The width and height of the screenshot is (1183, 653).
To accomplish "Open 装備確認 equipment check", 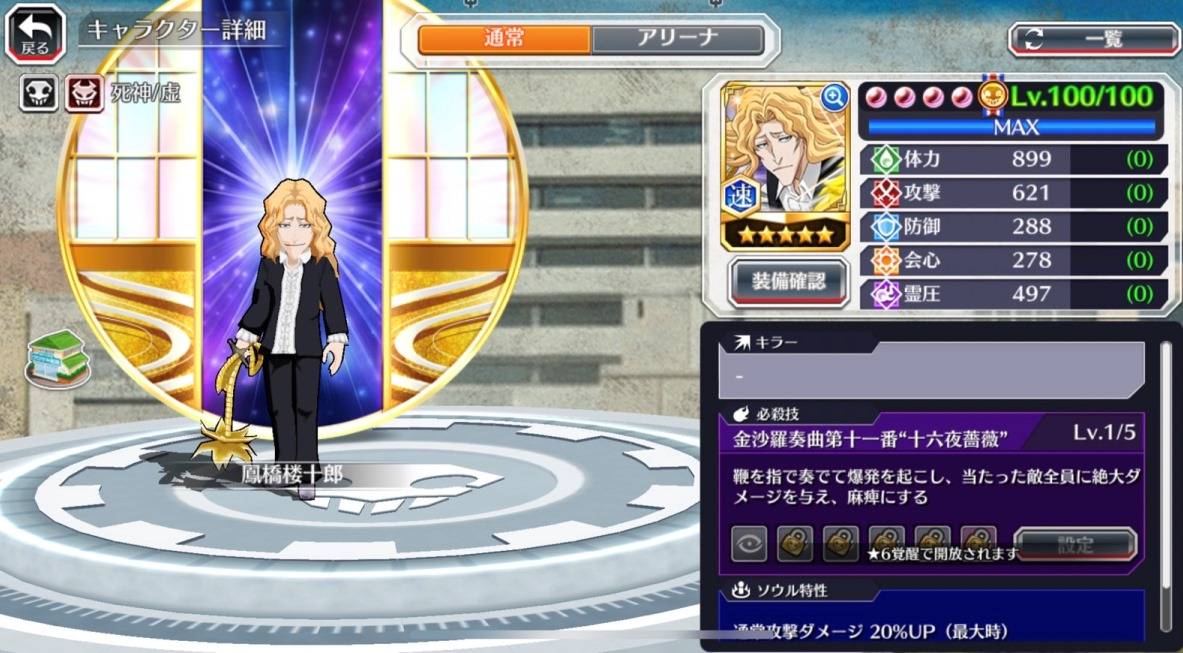I will [x=788, y=282].
